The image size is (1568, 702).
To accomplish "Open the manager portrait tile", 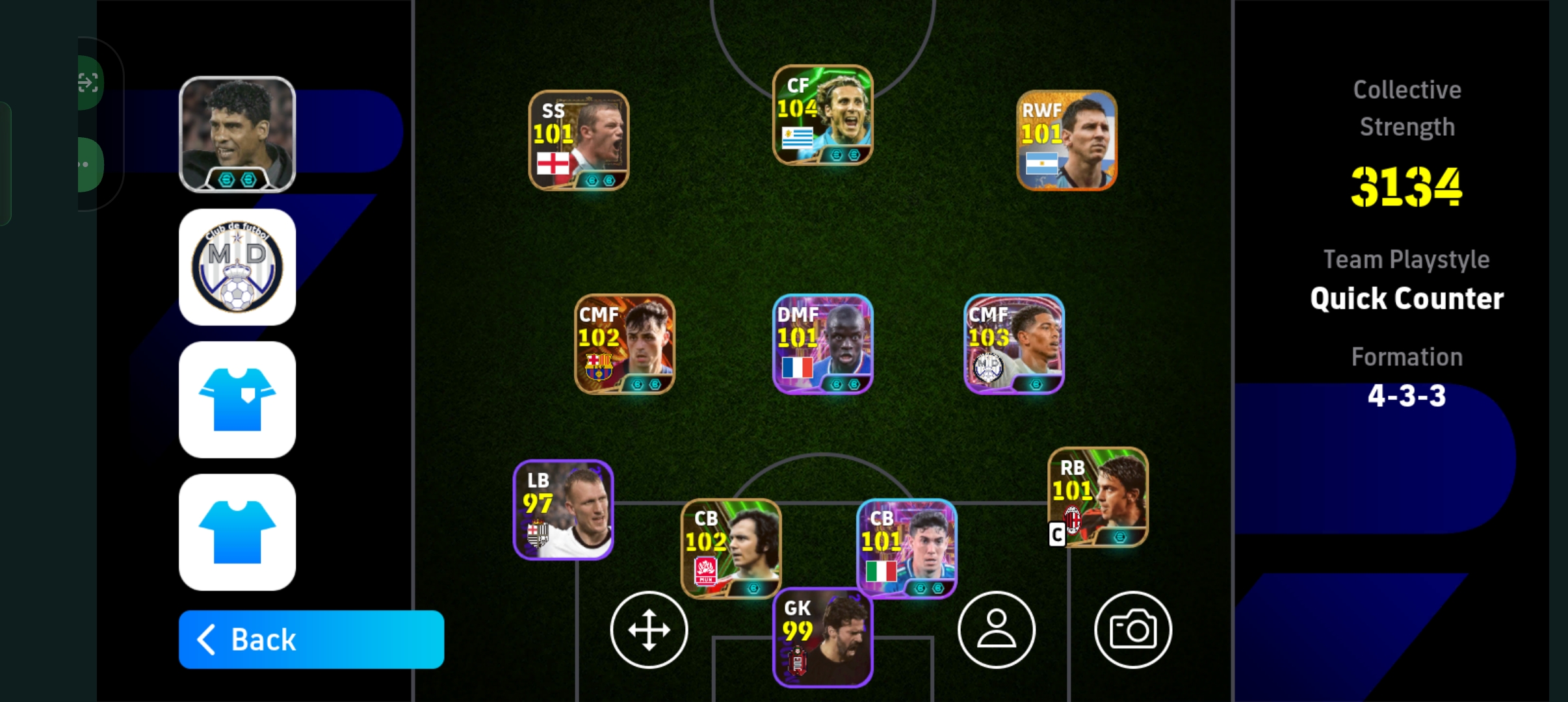I will click(237, 135).
